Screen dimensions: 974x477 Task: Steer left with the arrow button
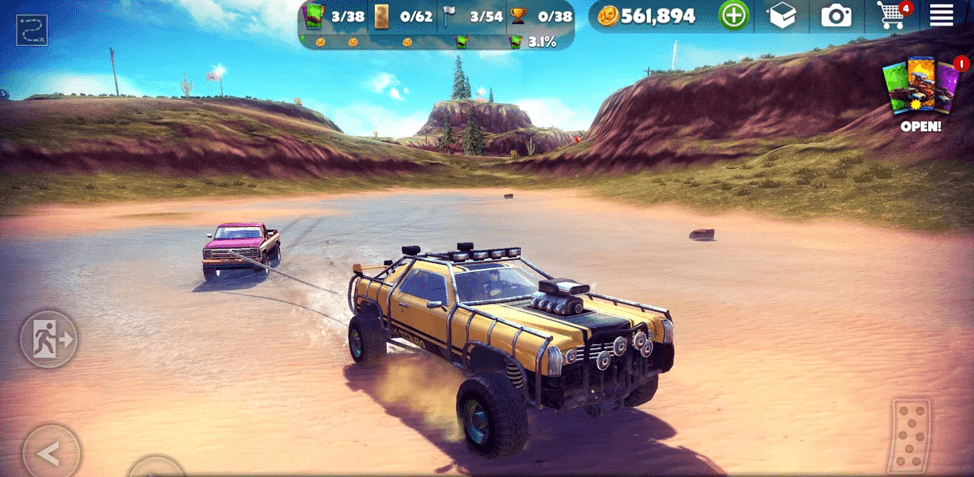50,452
